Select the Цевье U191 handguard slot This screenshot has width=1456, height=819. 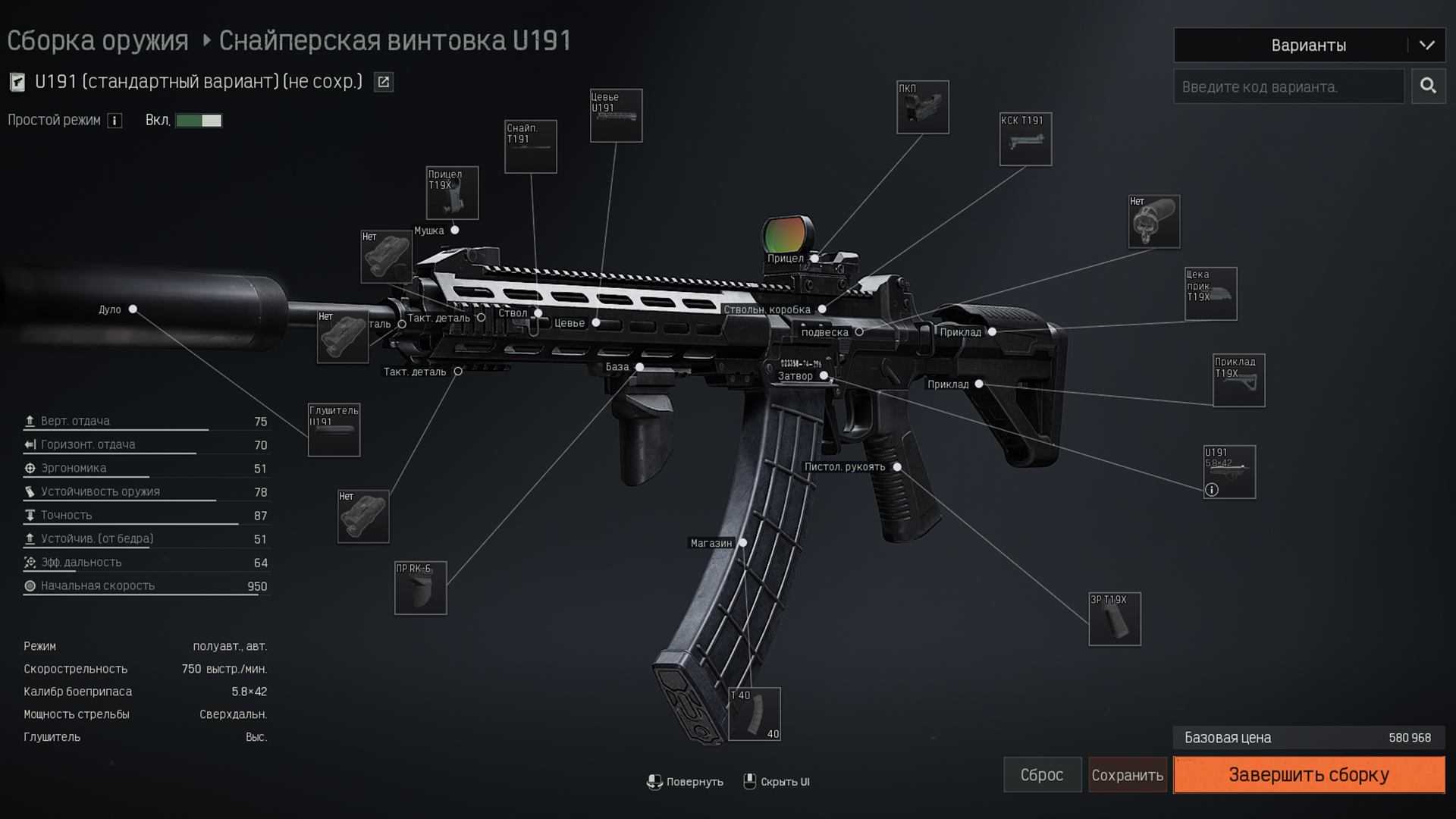point(616,116)
